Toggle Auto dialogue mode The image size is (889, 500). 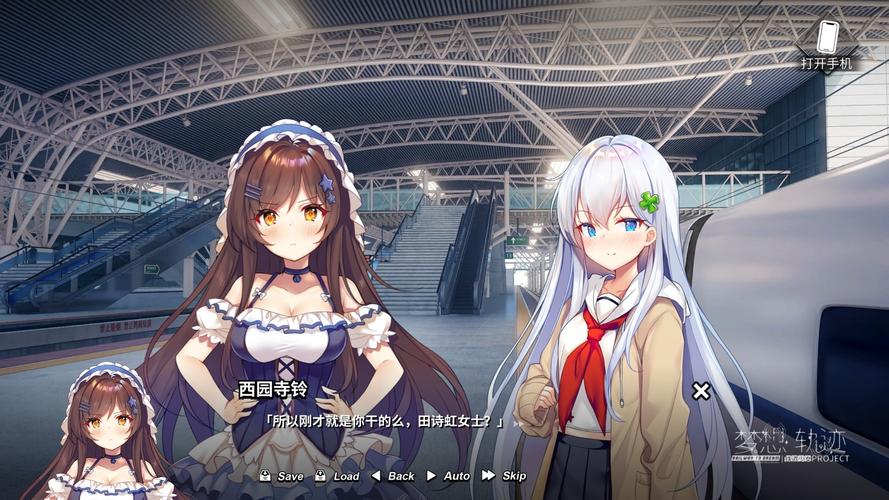[449, 476]
